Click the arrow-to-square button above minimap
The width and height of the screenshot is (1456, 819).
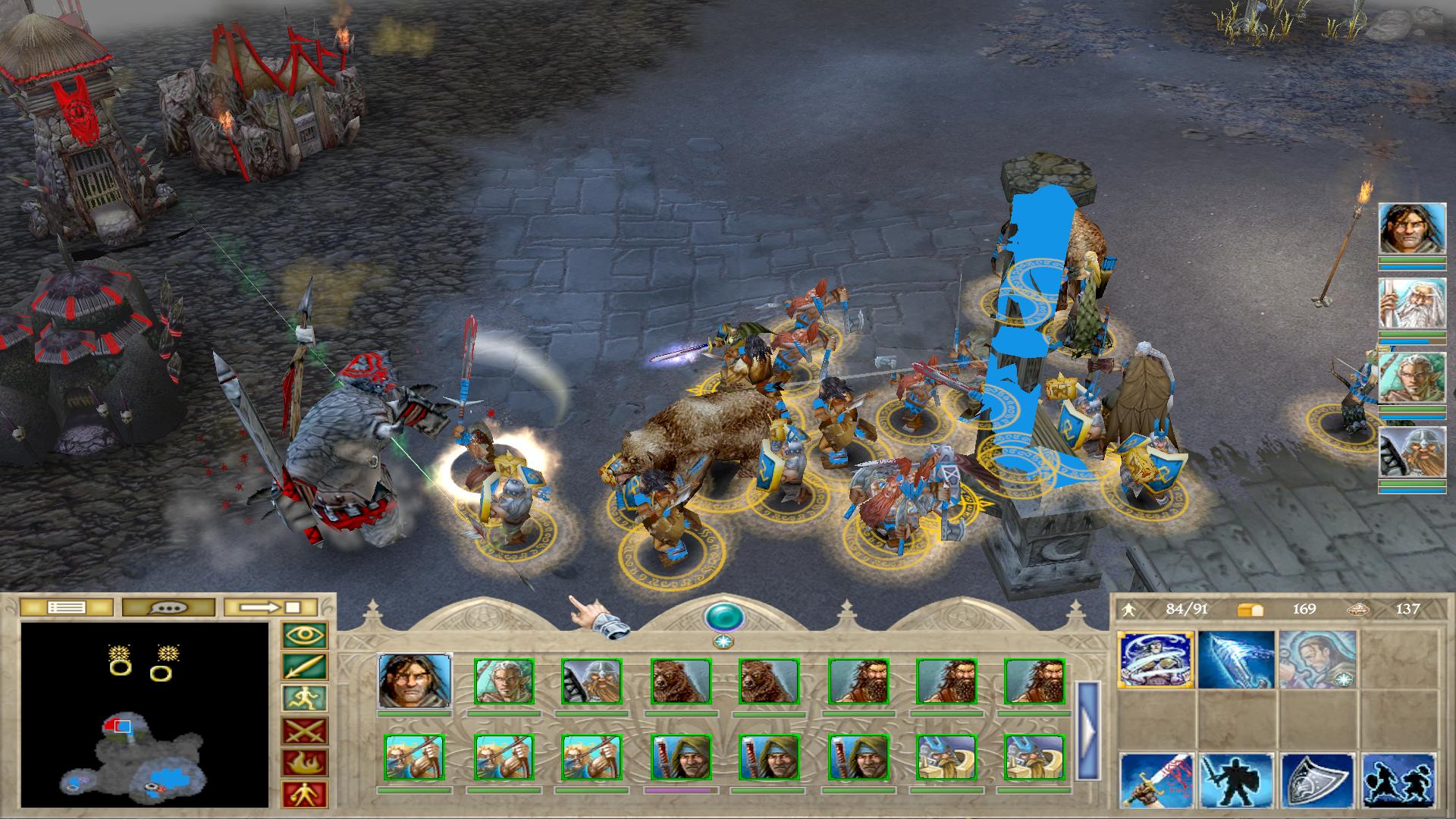coord(271,607)
